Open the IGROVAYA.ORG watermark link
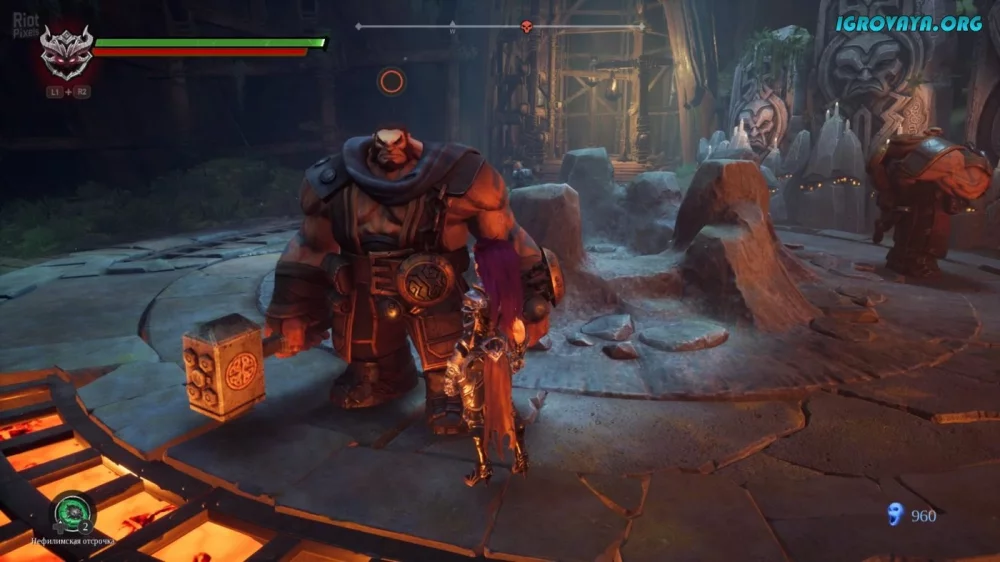 click(x=909, y=23)
